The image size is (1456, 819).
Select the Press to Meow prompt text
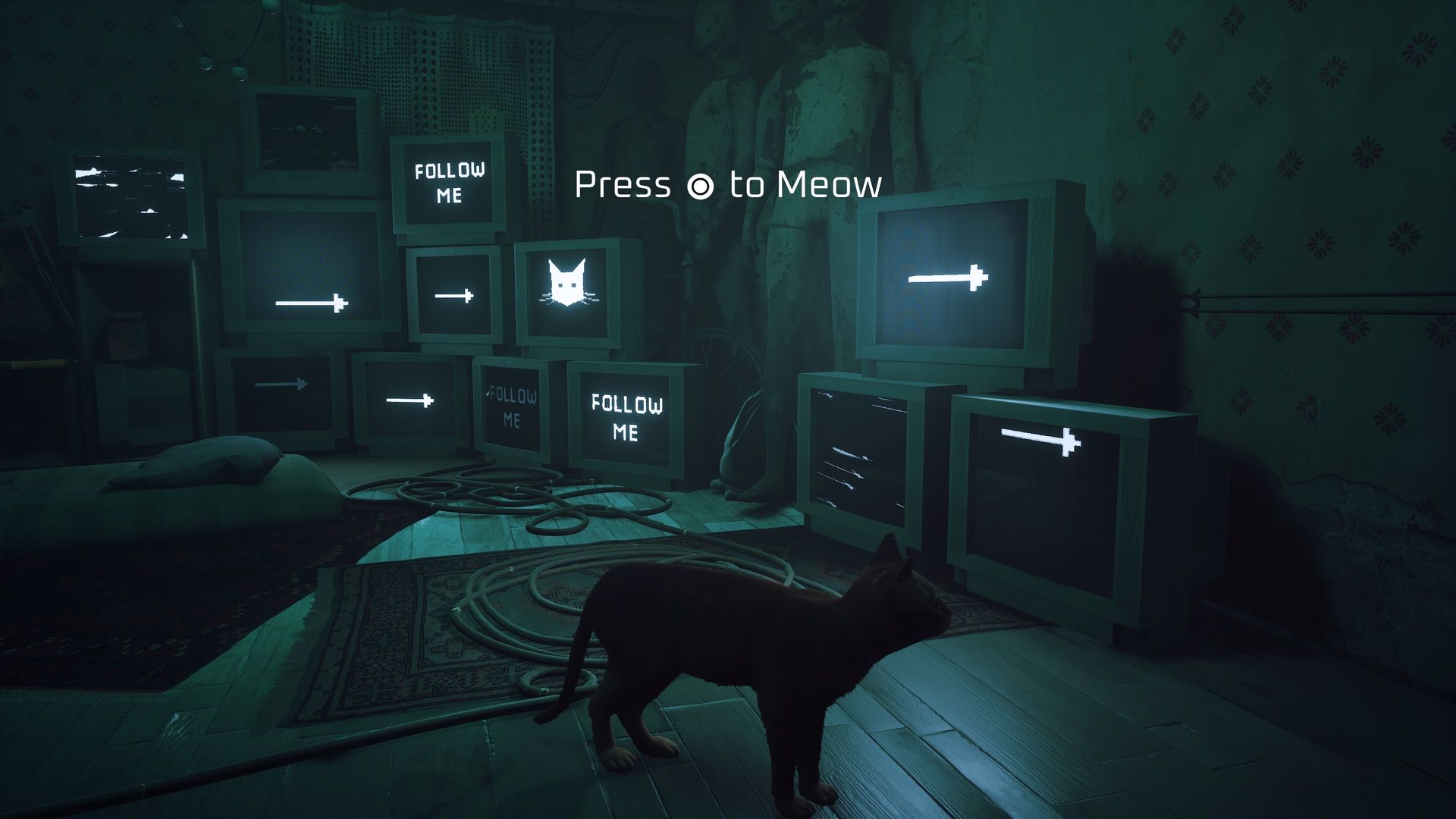(728, 185)
